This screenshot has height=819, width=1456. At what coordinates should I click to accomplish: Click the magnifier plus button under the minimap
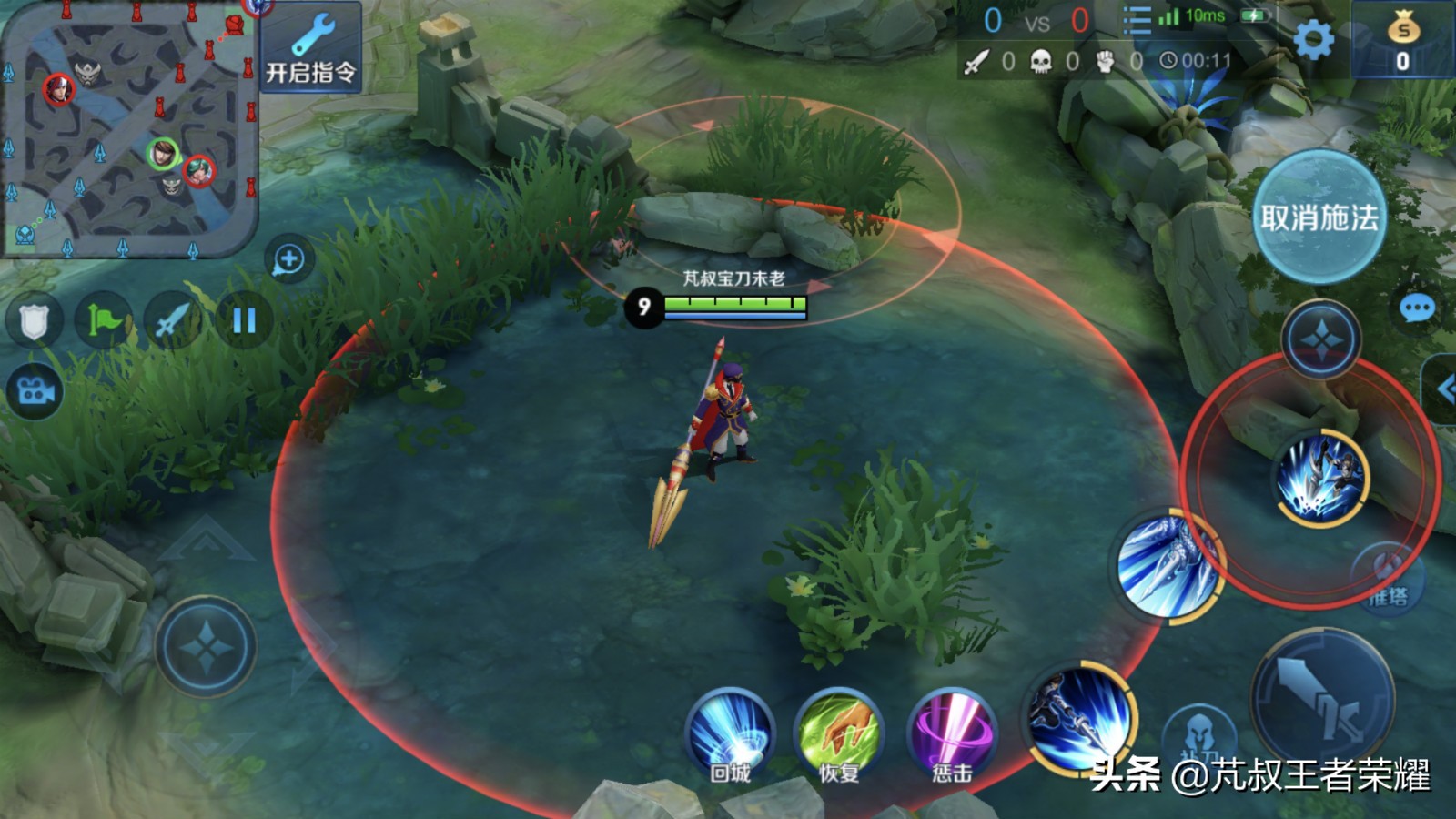pos(288,260)
